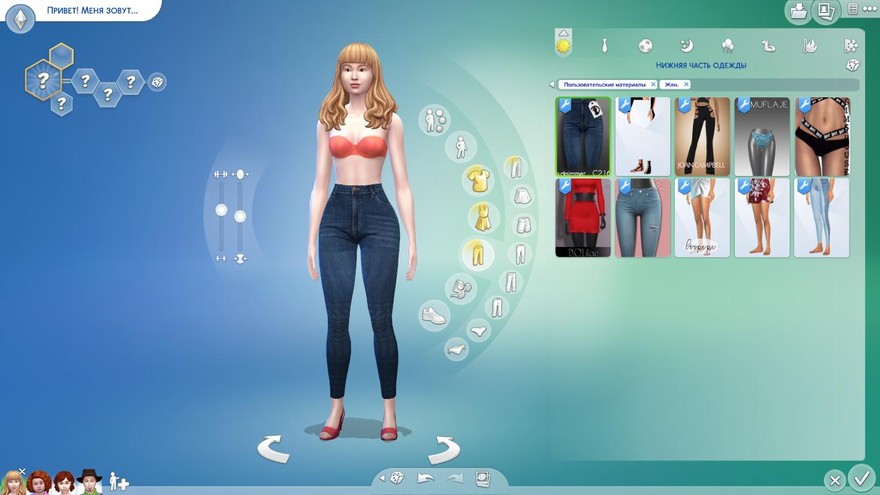Viewport: 880px width, 495px height.
Task: Pick the dark blue jeans thumbnail
Action: (x=583, y=136)
